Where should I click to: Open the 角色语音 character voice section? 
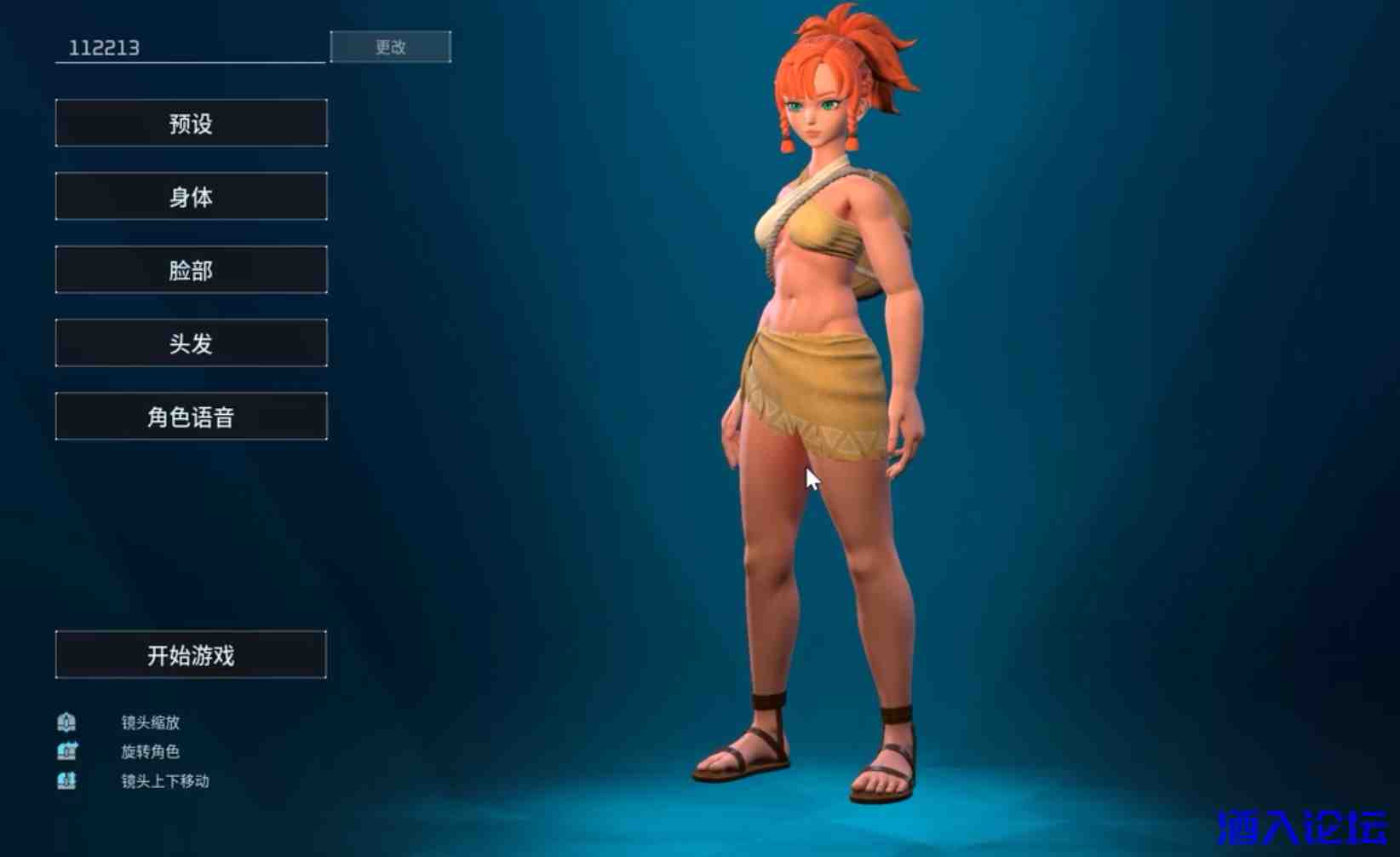tap(191, 416)
